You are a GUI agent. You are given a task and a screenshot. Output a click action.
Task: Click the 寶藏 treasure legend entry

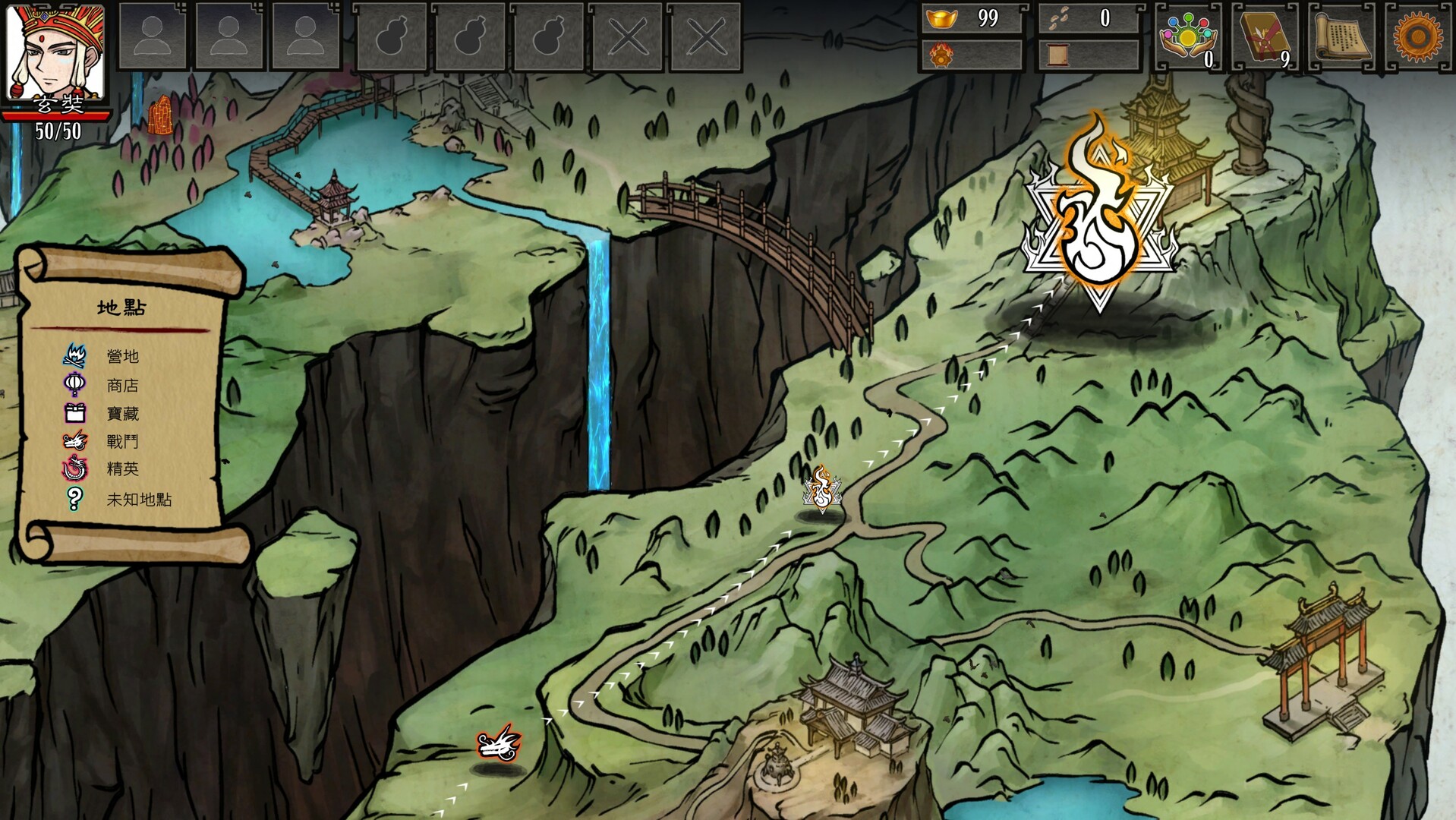(x=122, y=414)
